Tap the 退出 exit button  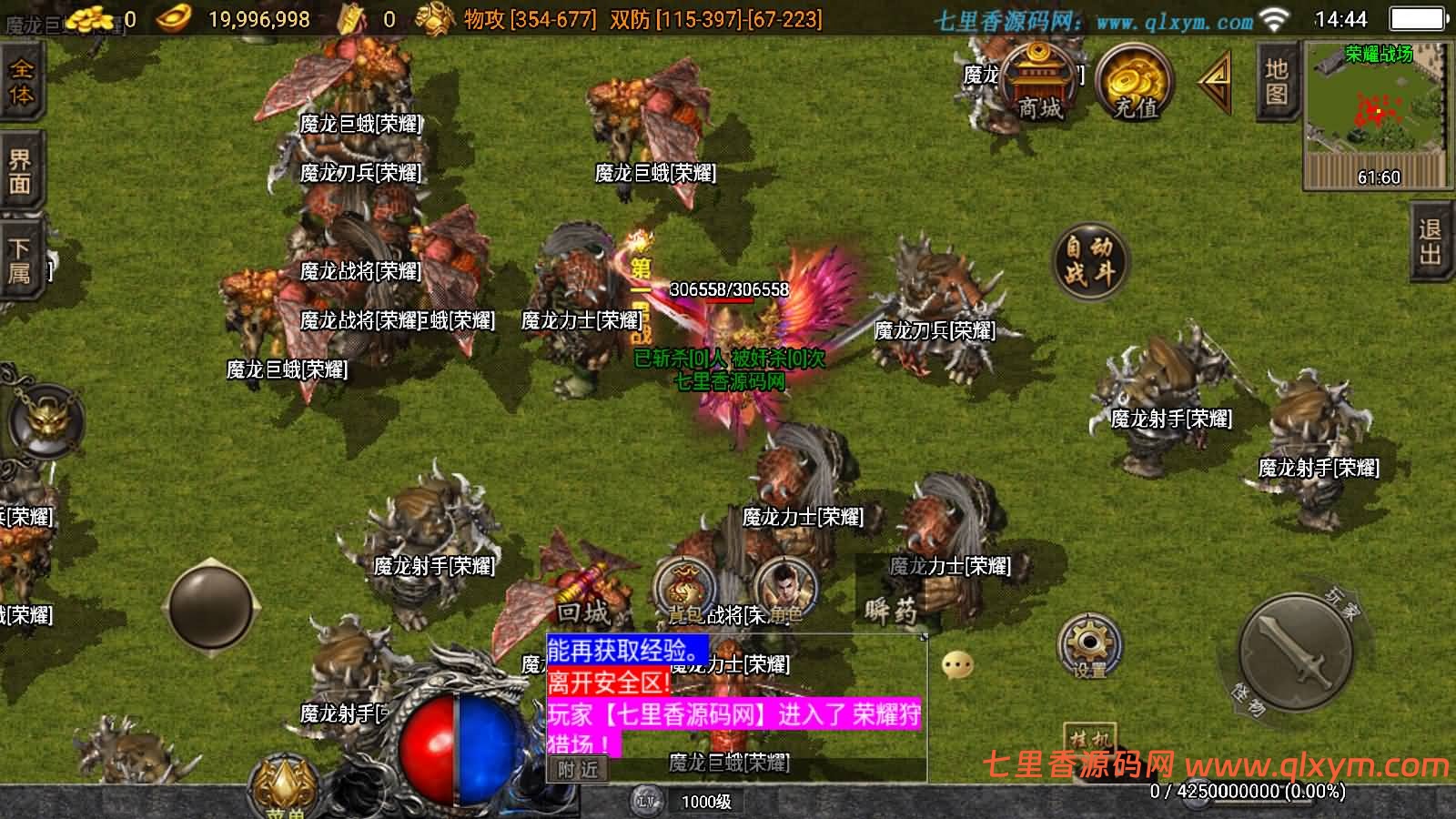tap(1431, 241)
